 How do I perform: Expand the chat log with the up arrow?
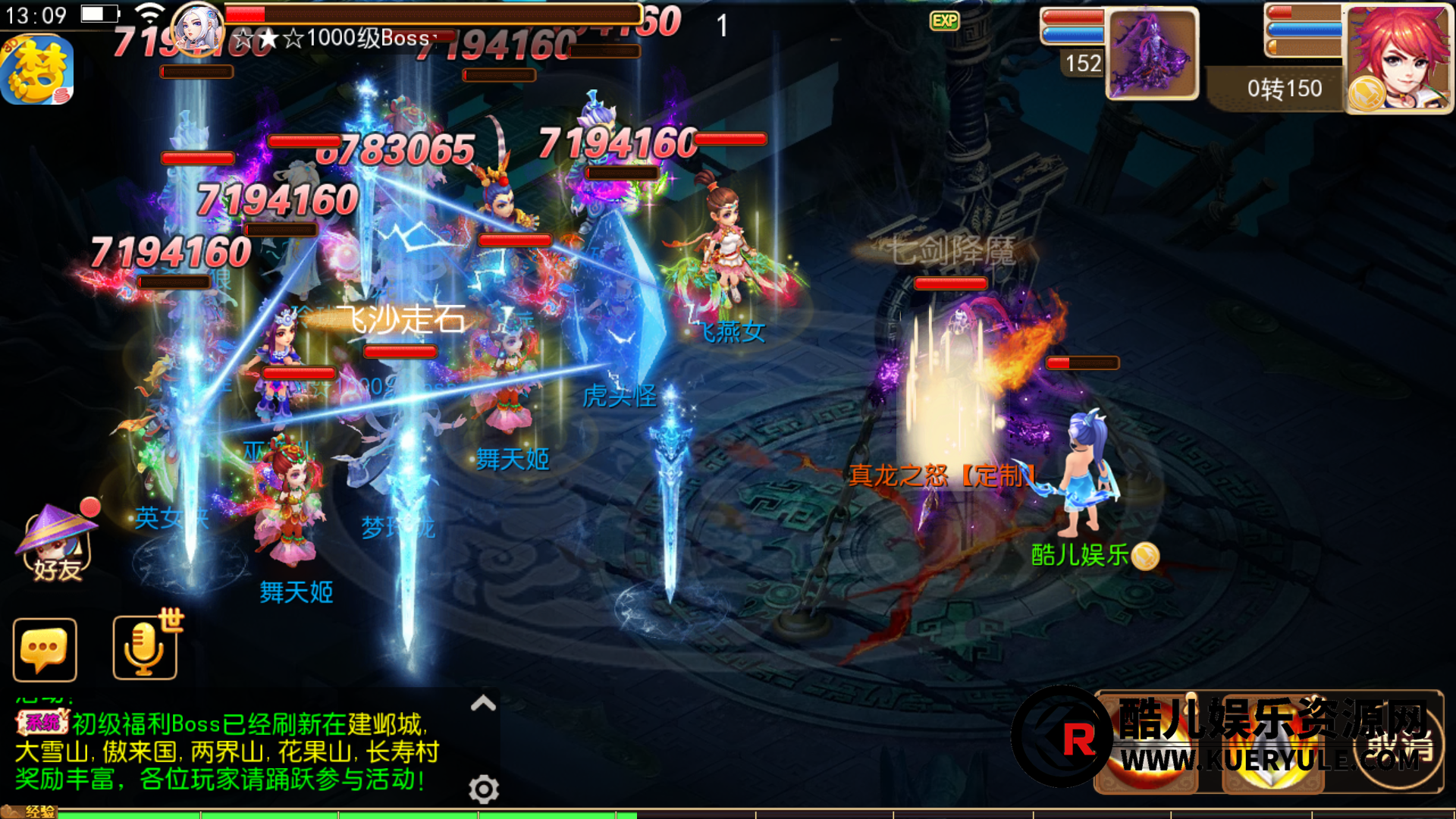tap(483, 703)
